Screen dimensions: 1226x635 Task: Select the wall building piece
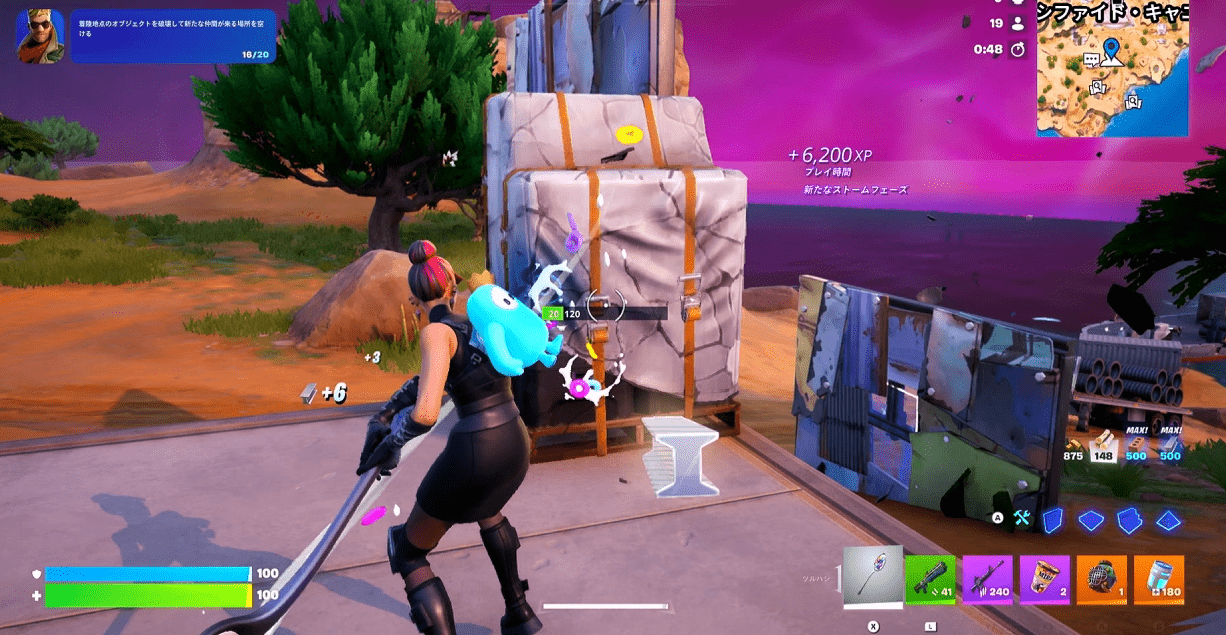[1051, 520]
